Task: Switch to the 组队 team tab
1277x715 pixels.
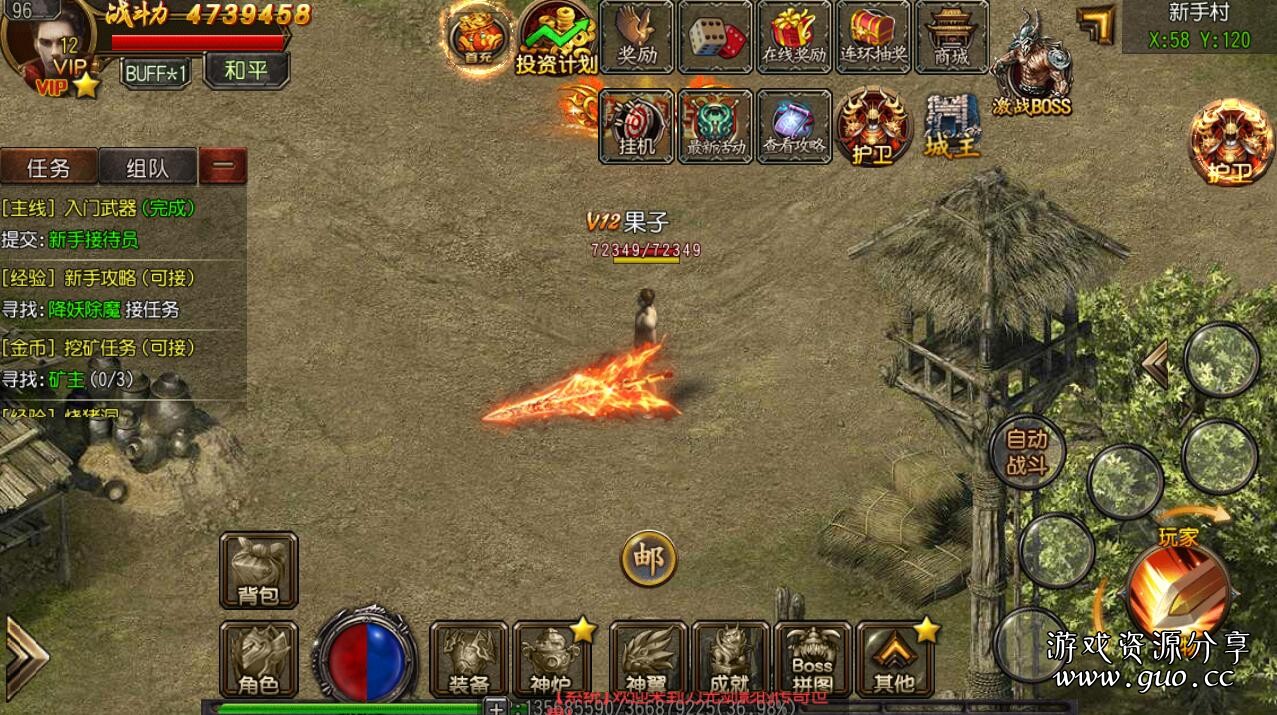Action: (148, 168)
